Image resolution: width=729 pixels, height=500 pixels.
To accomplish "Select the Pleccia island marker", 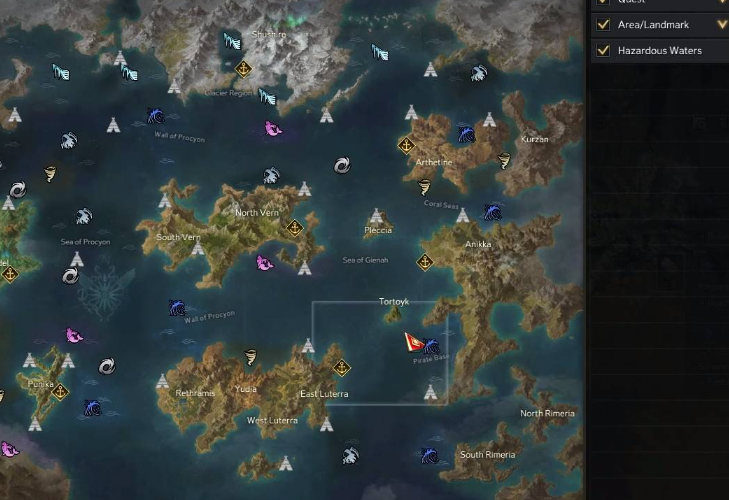I will (x=377, y=216).
